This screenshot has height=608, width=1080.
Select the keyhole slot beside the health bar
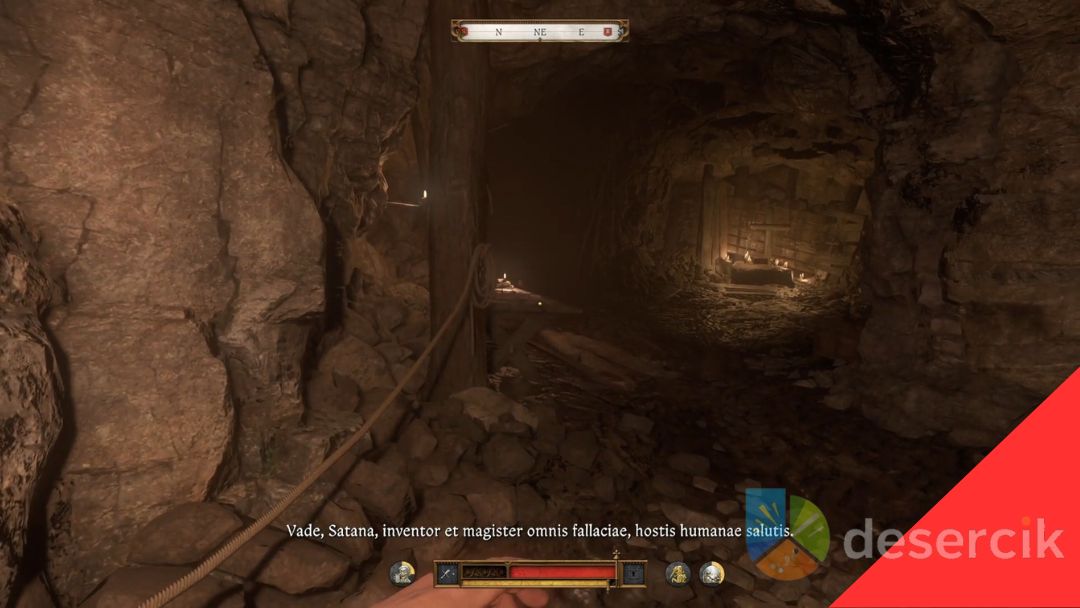coord(632,573)
